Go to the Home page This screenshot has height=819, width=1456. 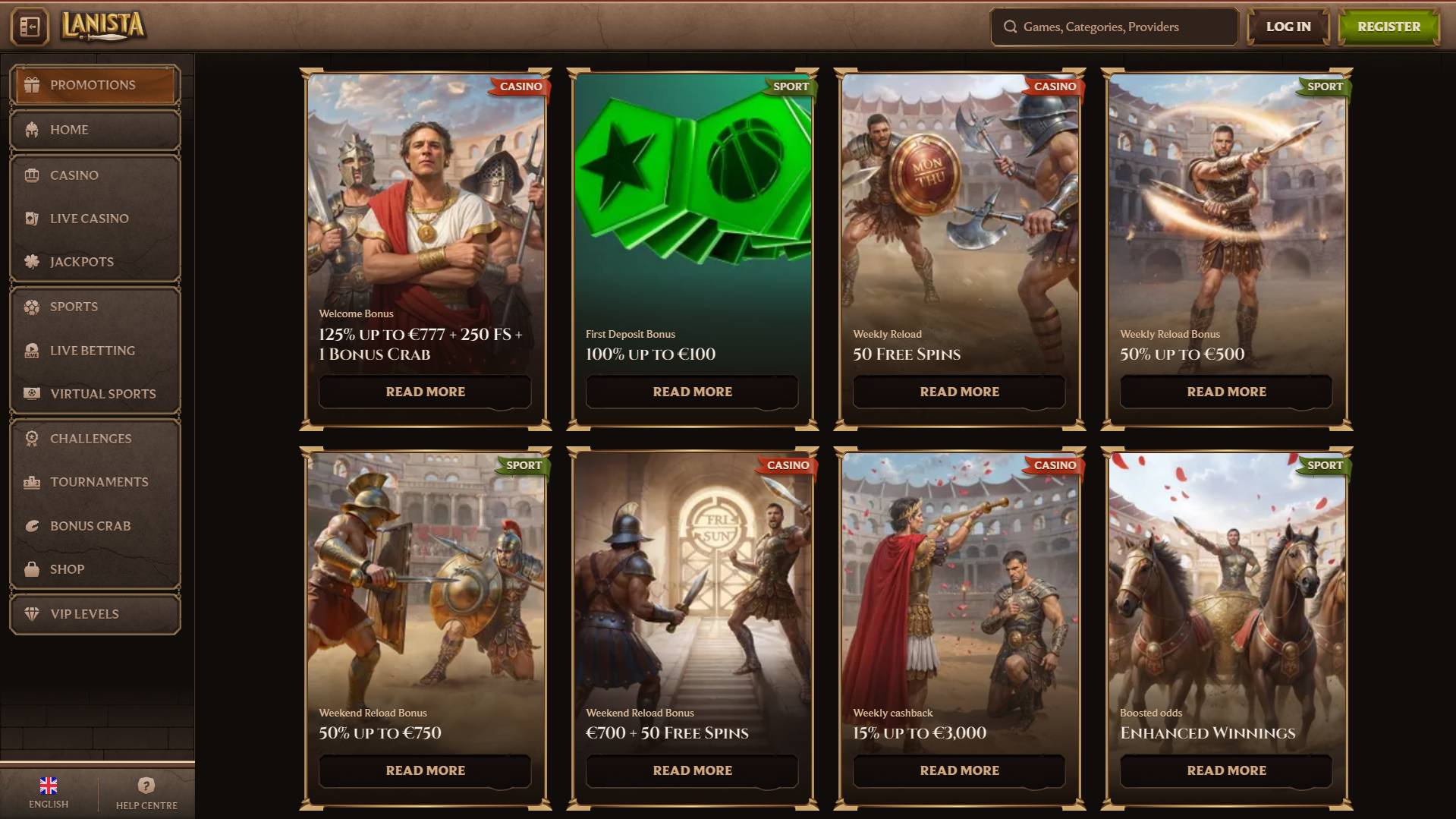[95, 130]
